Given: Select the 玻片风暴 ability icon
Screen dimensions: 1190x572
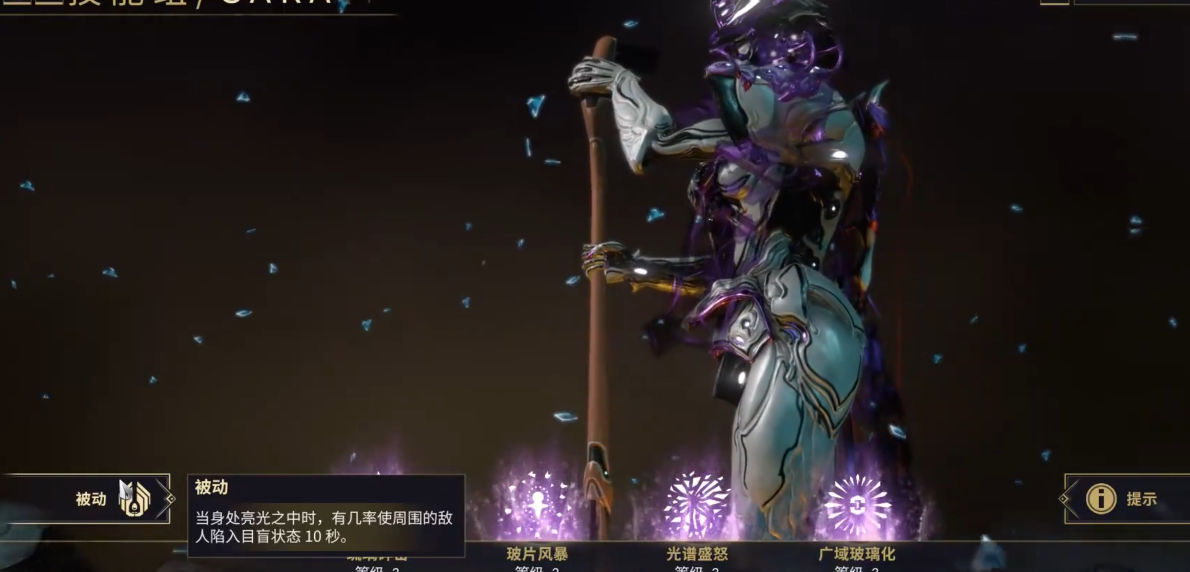Looking at the screenshot, I should point(537,504).
